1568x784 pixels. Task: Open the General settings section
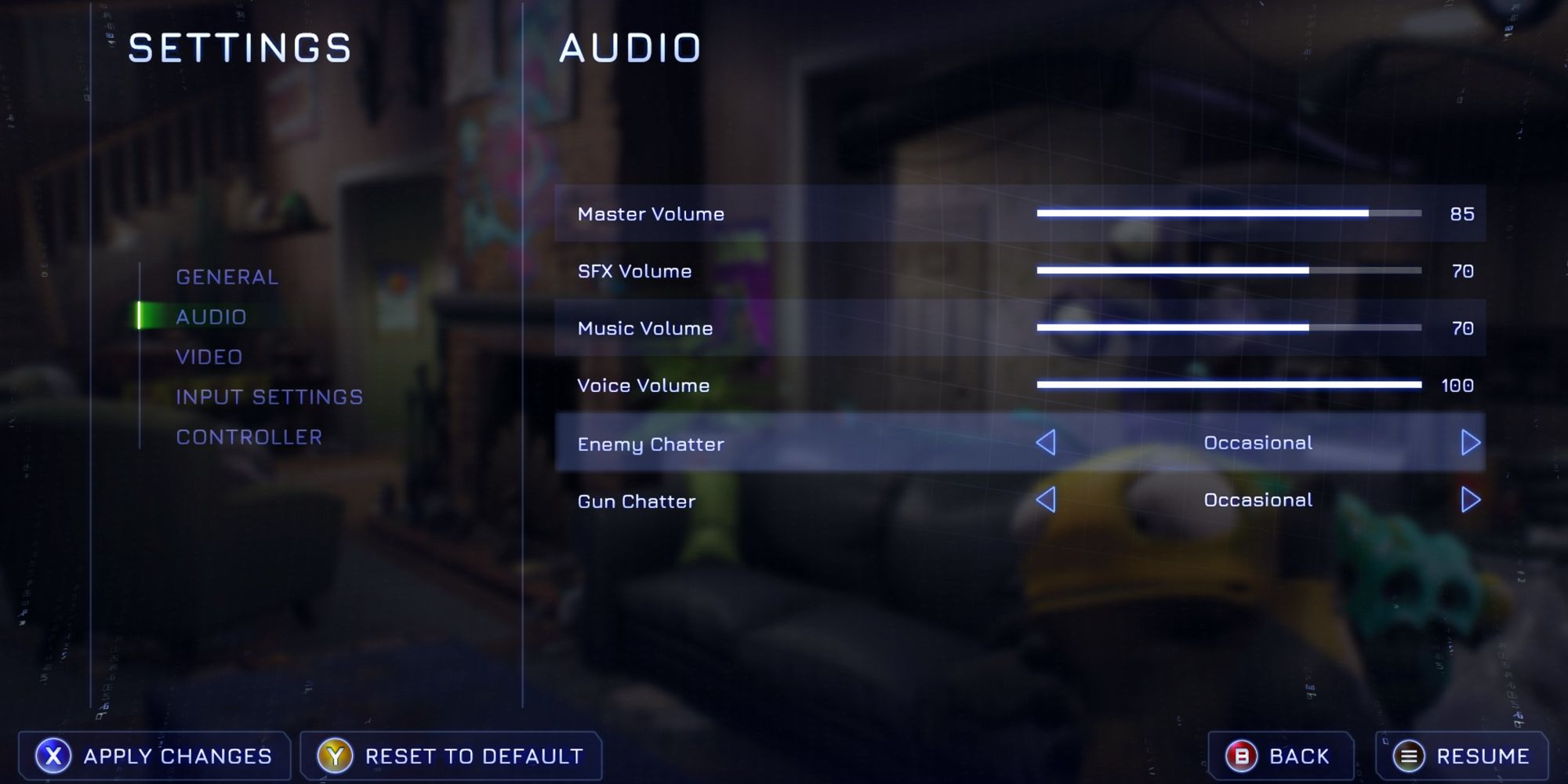[x=227, y=277]
